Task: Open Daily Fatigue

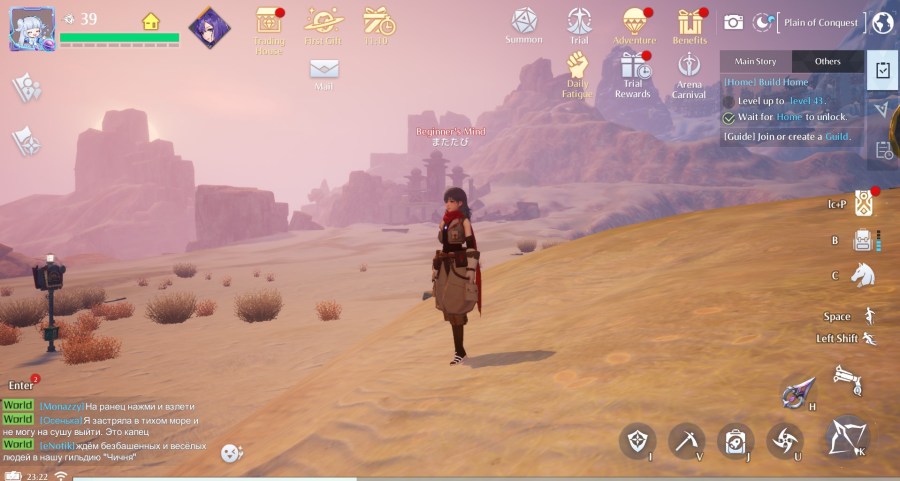Action: [577, 66]
